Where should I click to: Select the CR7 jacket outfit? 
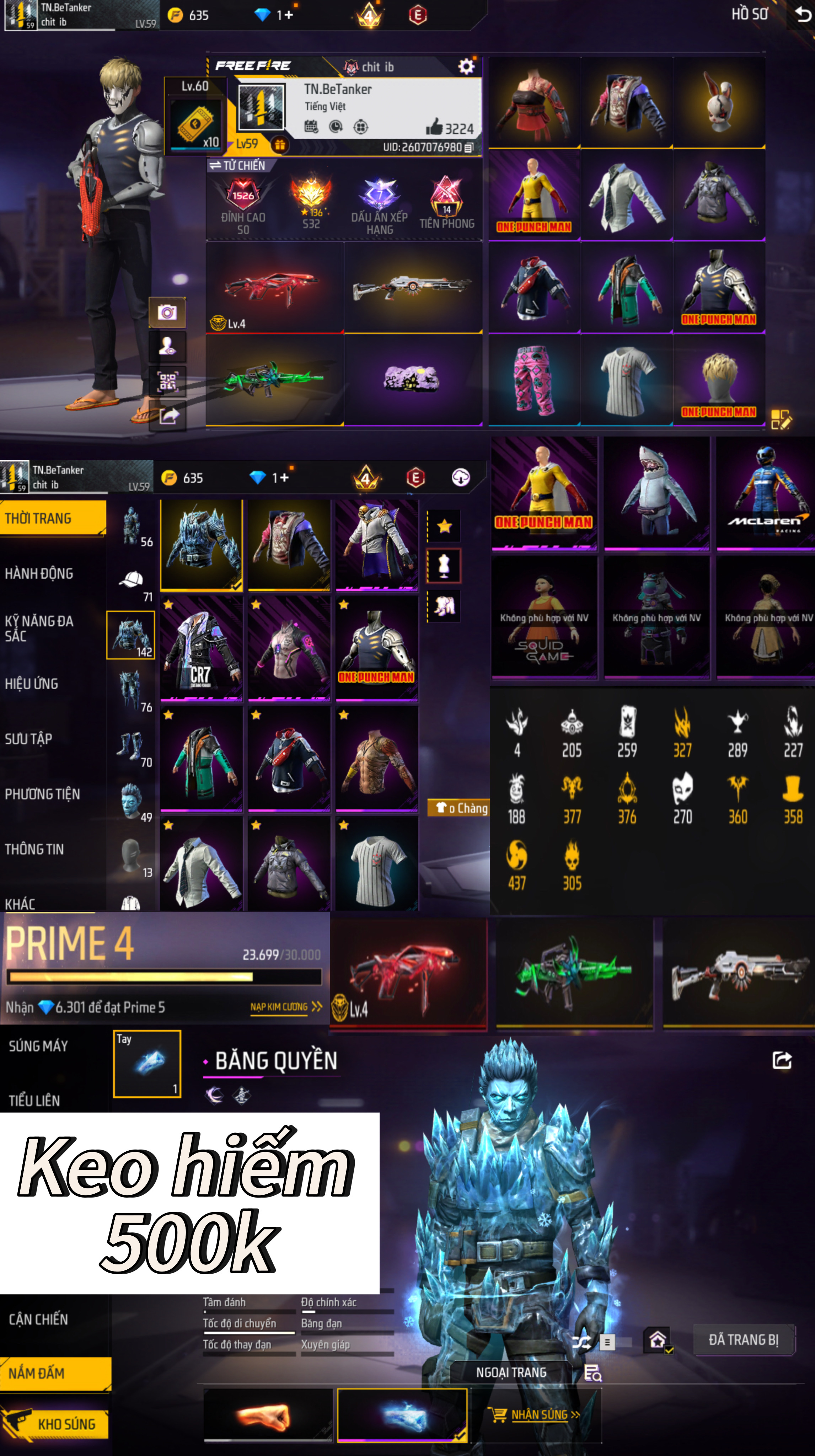201,649
